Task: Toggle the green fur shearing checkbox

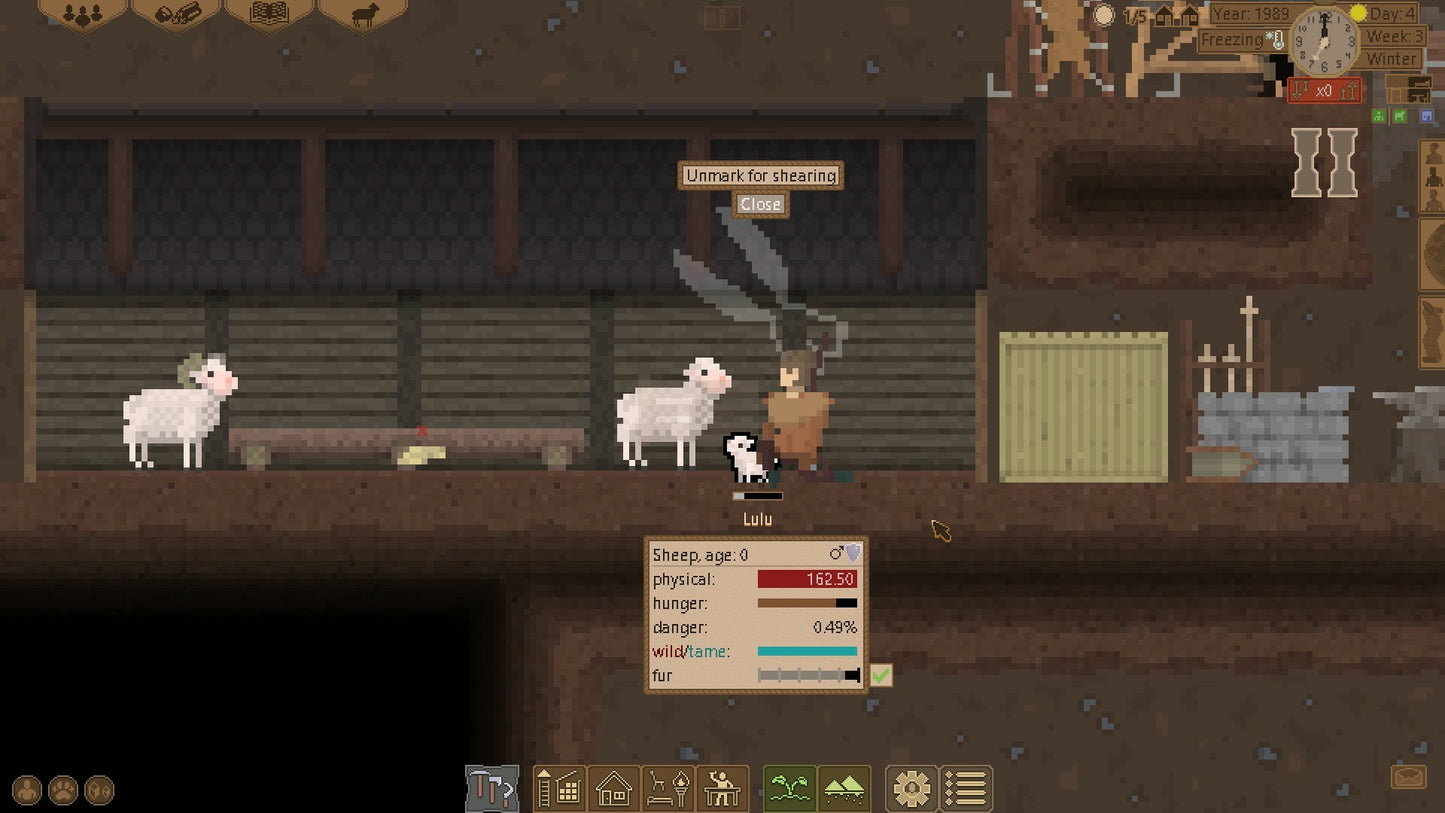Action: pos(880,676)
